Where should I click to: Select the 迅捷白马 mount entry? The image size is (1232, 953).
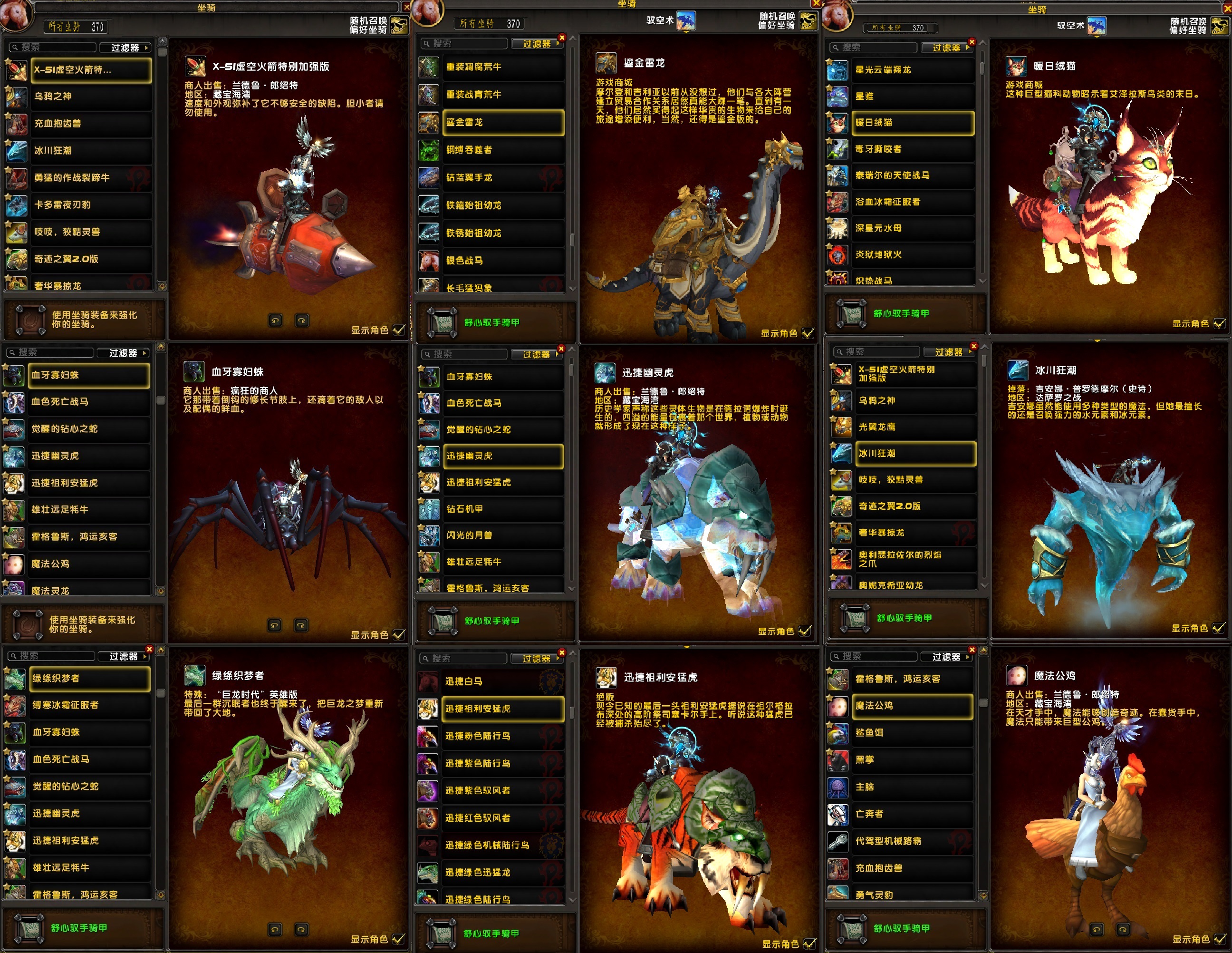[502, 681]
